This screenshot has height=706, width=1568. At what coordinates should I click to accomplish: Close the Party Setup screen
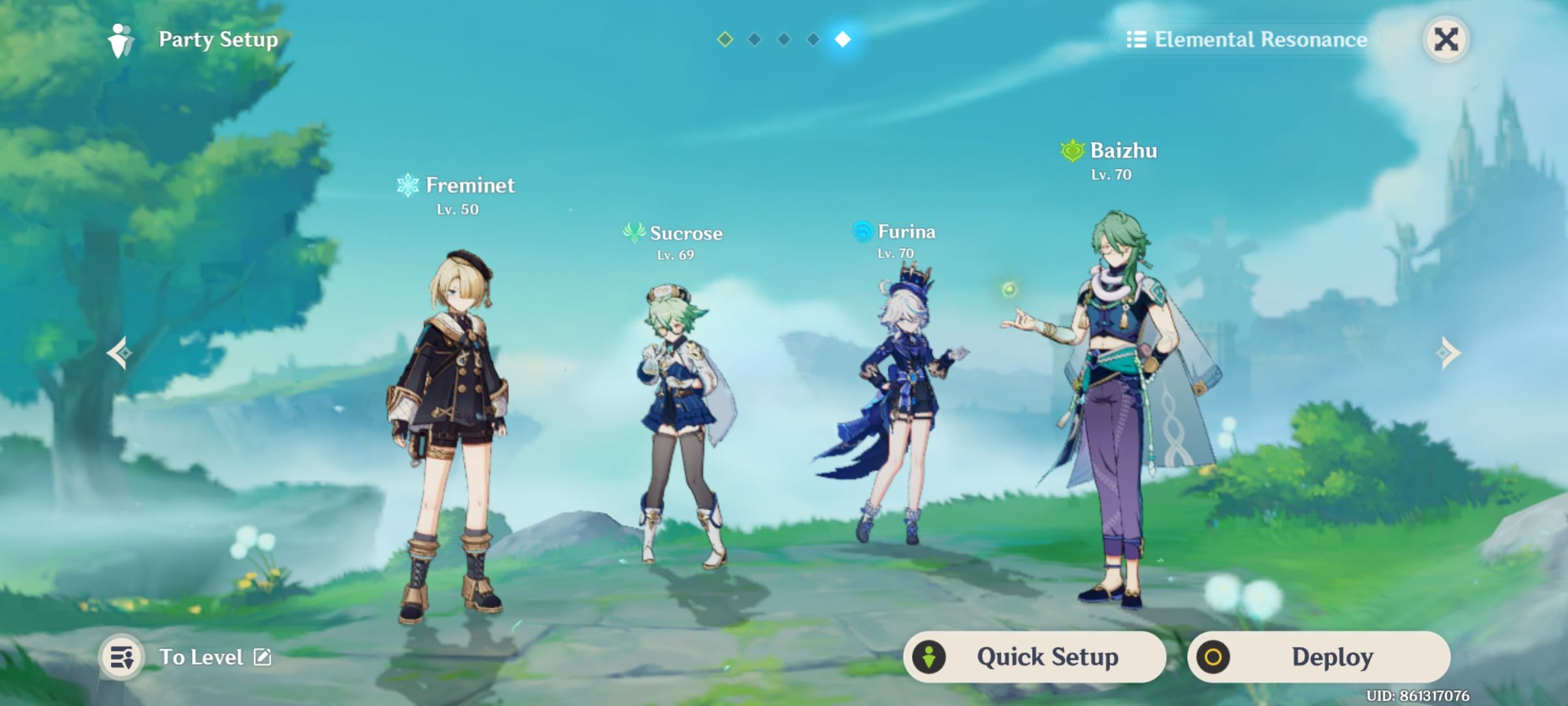coord(1446,39)
